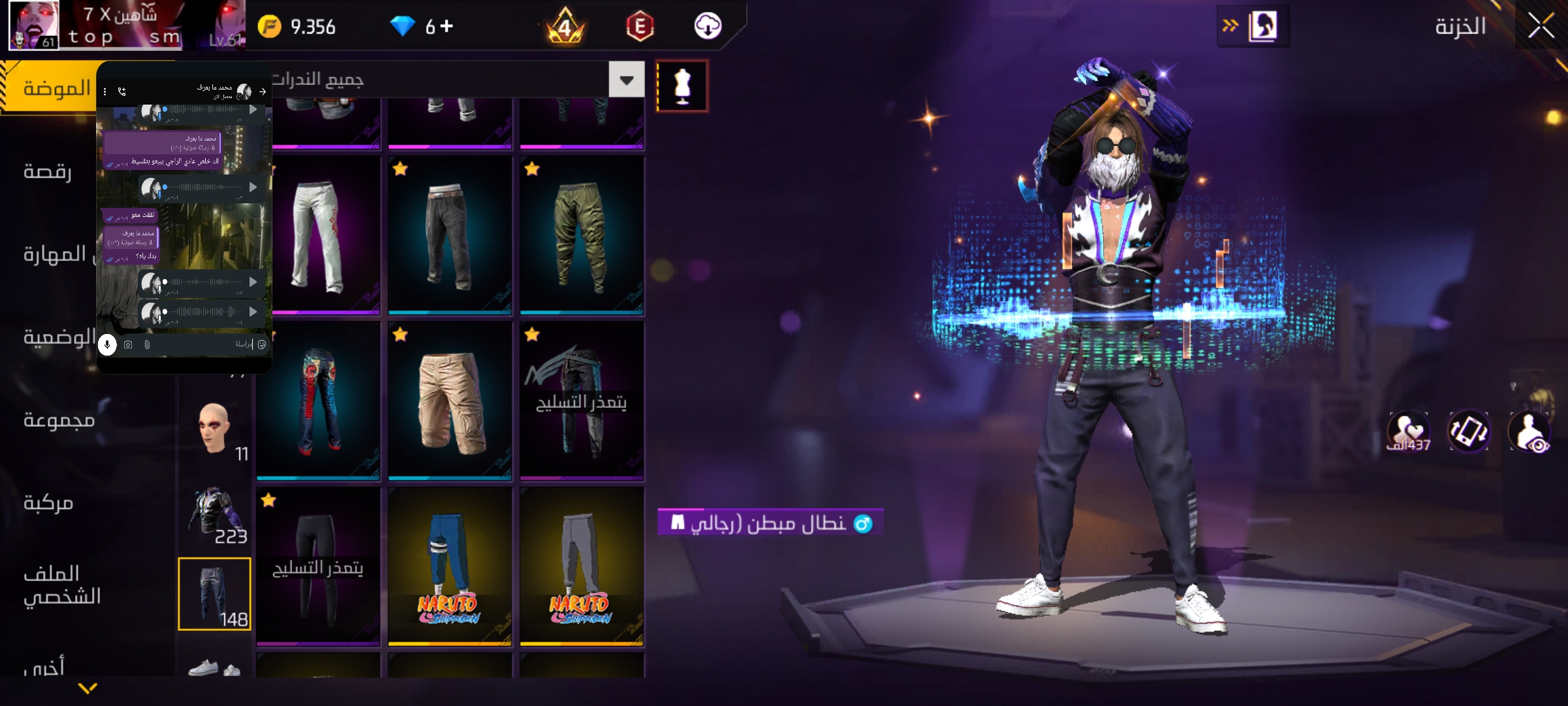Play the top voice message in chat overlay

(253, 110)
